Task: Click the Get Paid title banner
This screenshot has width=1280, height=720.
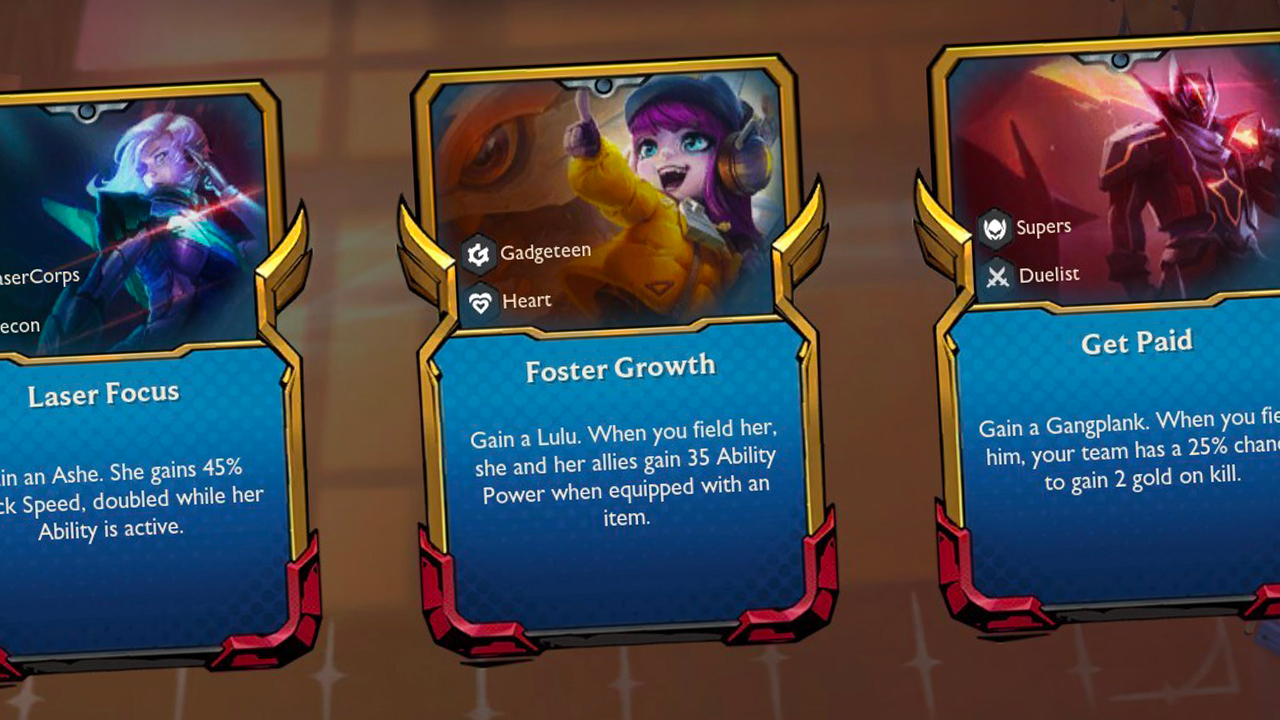Action: [x=1136, y=342]
